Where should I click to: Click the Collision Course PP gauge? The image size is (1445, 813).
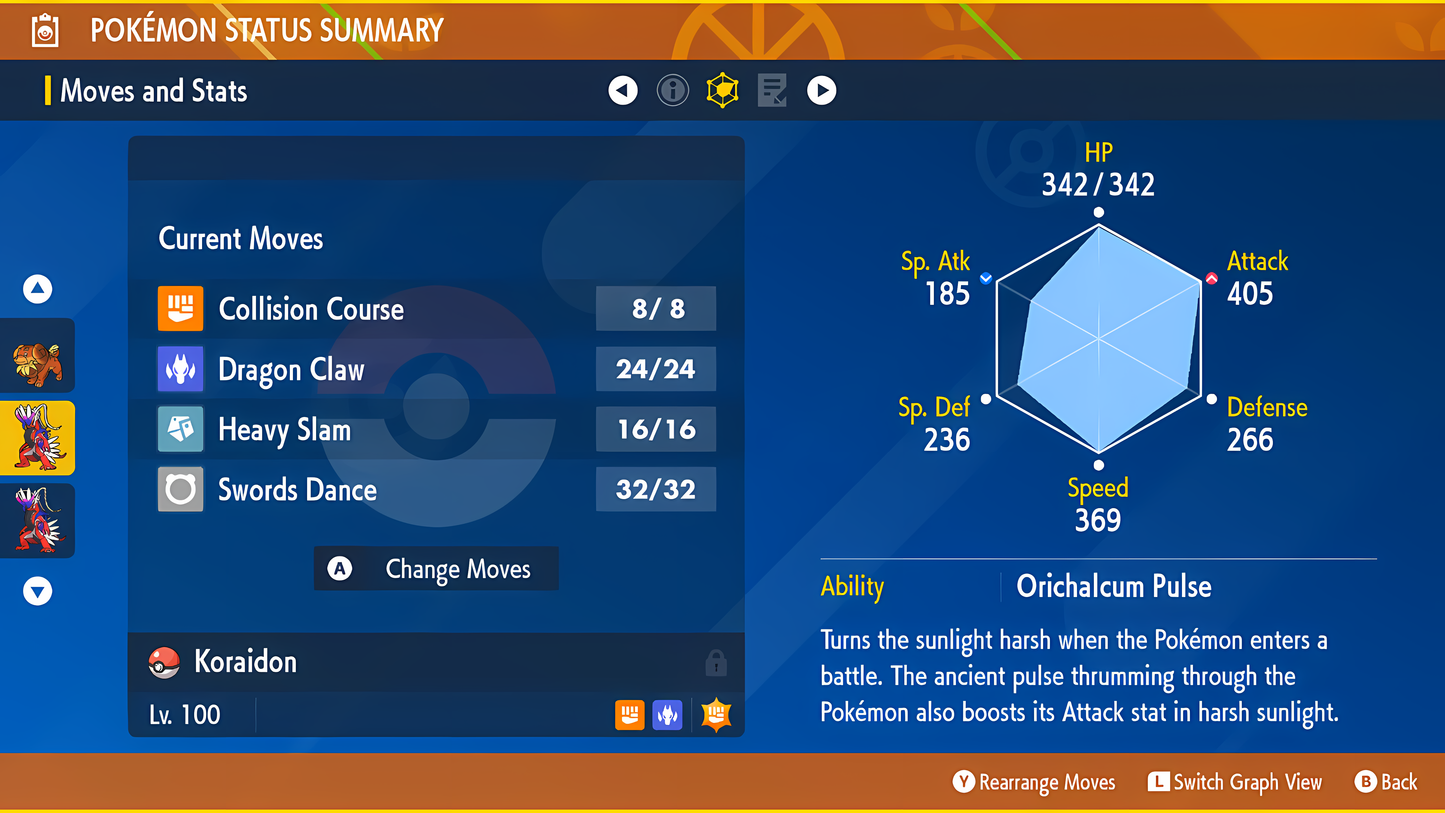coord(656,309)
